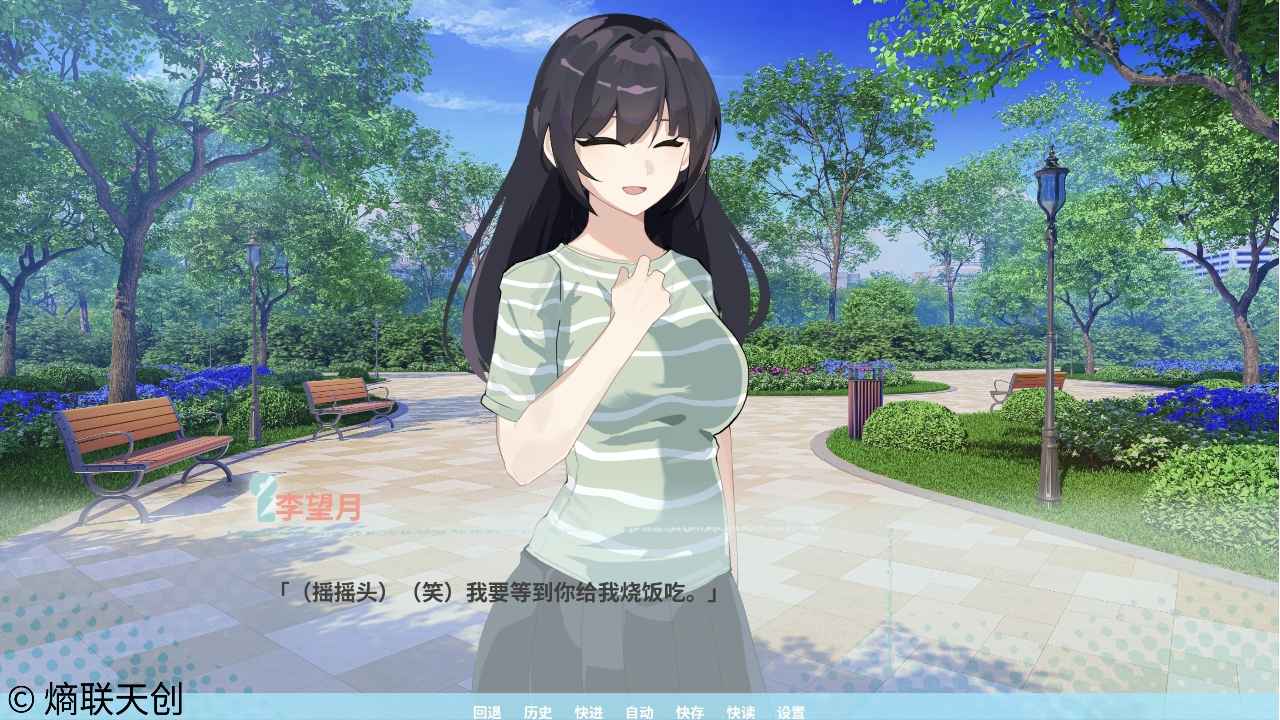1280x720 pixels.
Task: Click the copyright 熵联天创 notice
Action: click(95, 700)
